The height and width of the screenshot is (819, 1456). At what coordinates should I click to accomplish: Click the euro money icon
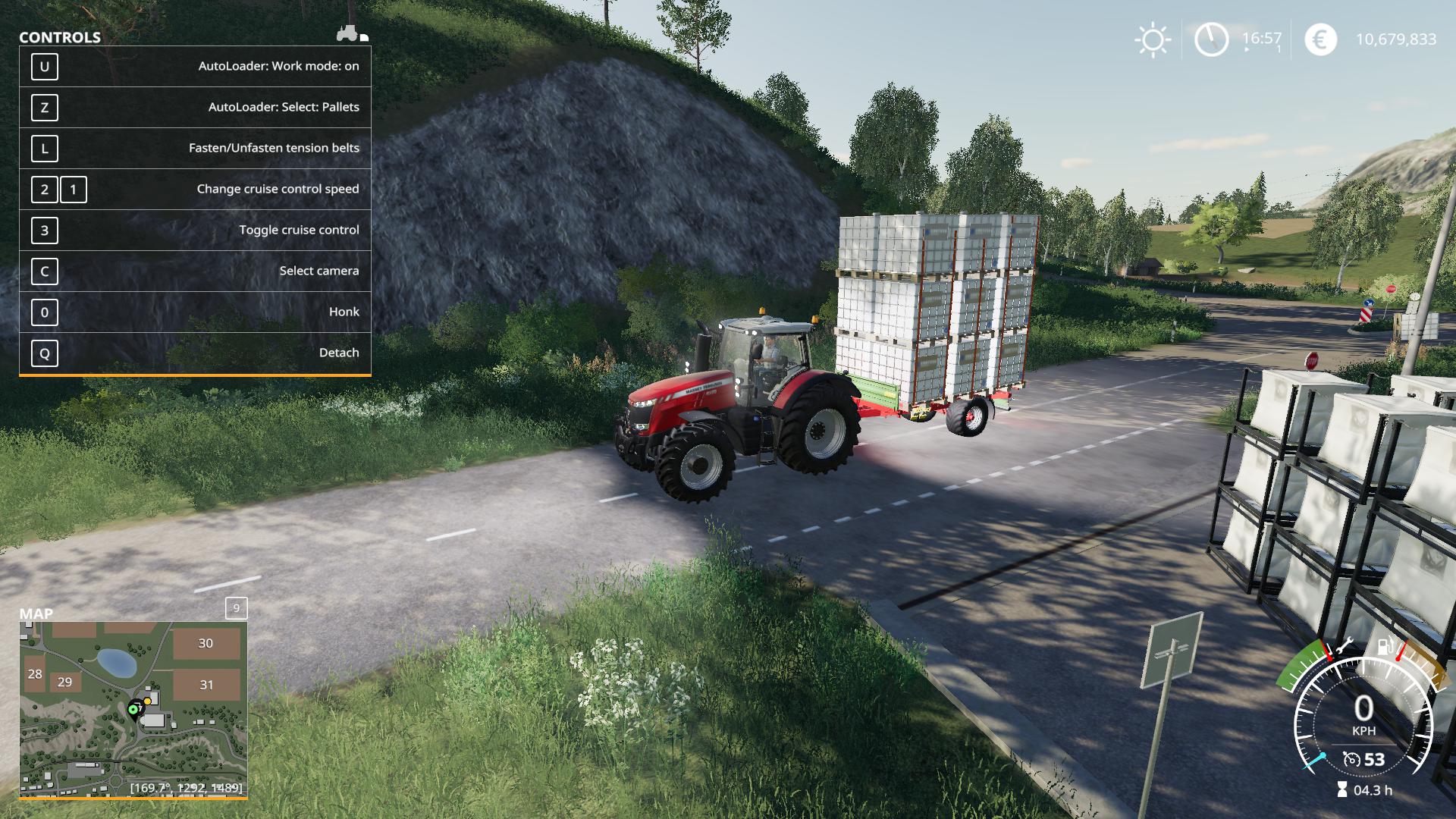click(x=1320, y=39)
